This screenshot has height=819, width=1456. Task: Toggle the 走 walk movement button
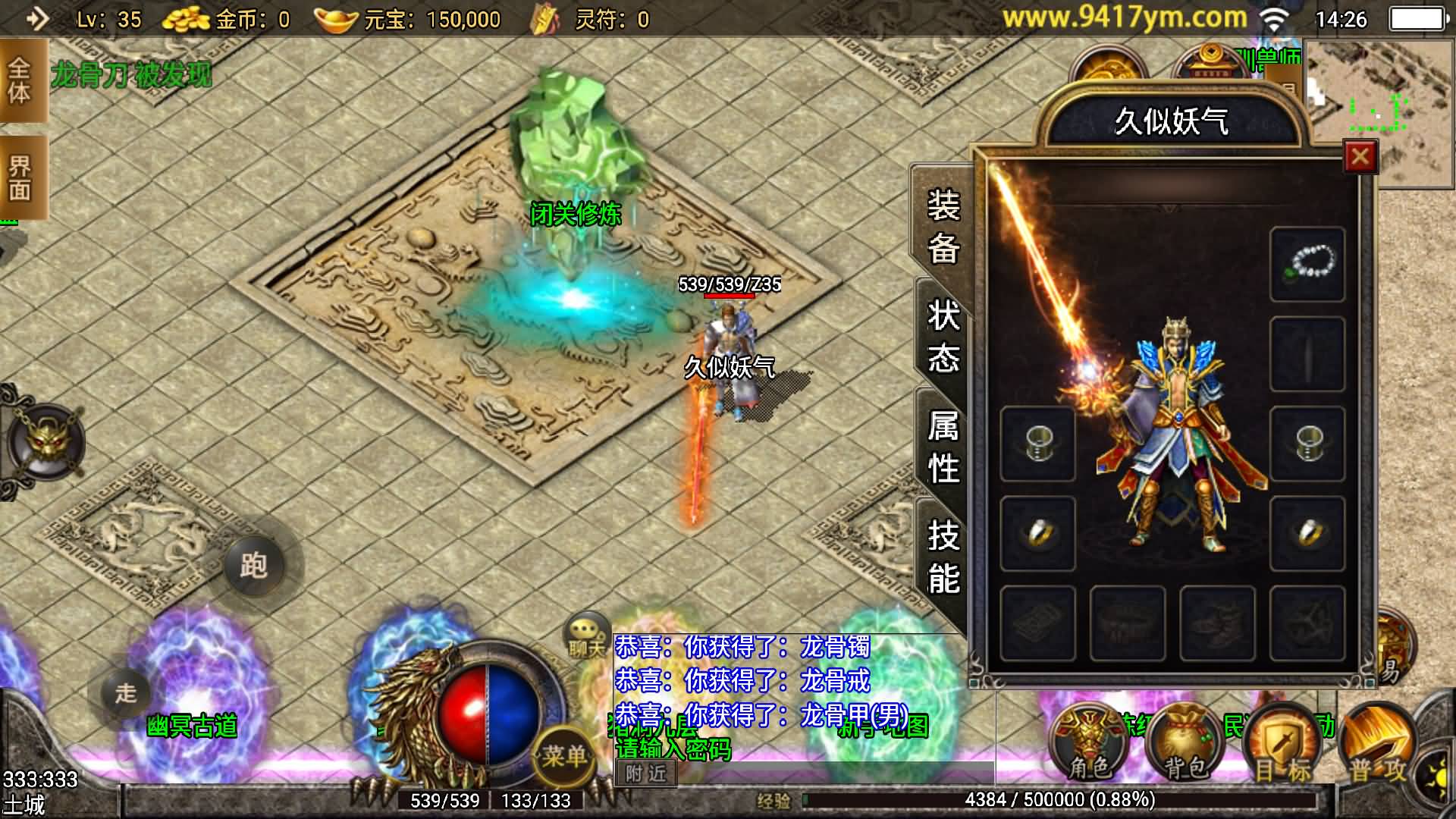pos(126,693)
